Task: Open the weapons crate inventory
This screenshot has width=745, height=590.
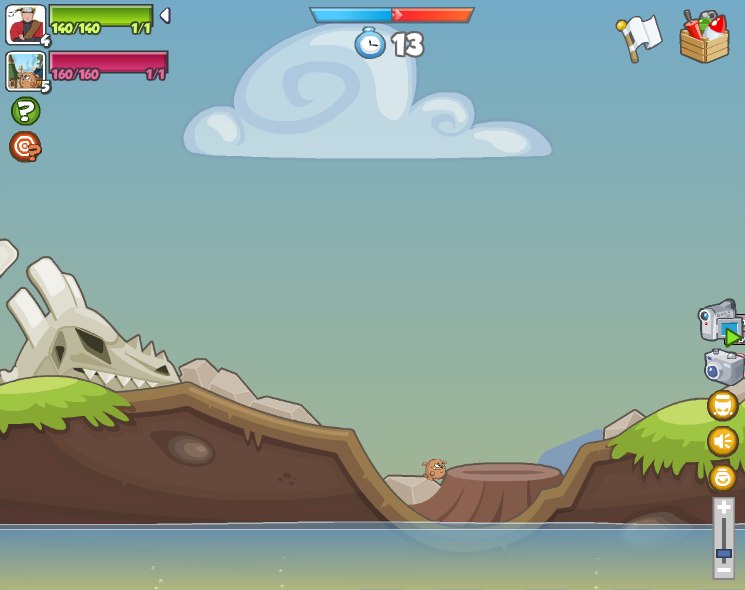Action: [x=704, y=38]
